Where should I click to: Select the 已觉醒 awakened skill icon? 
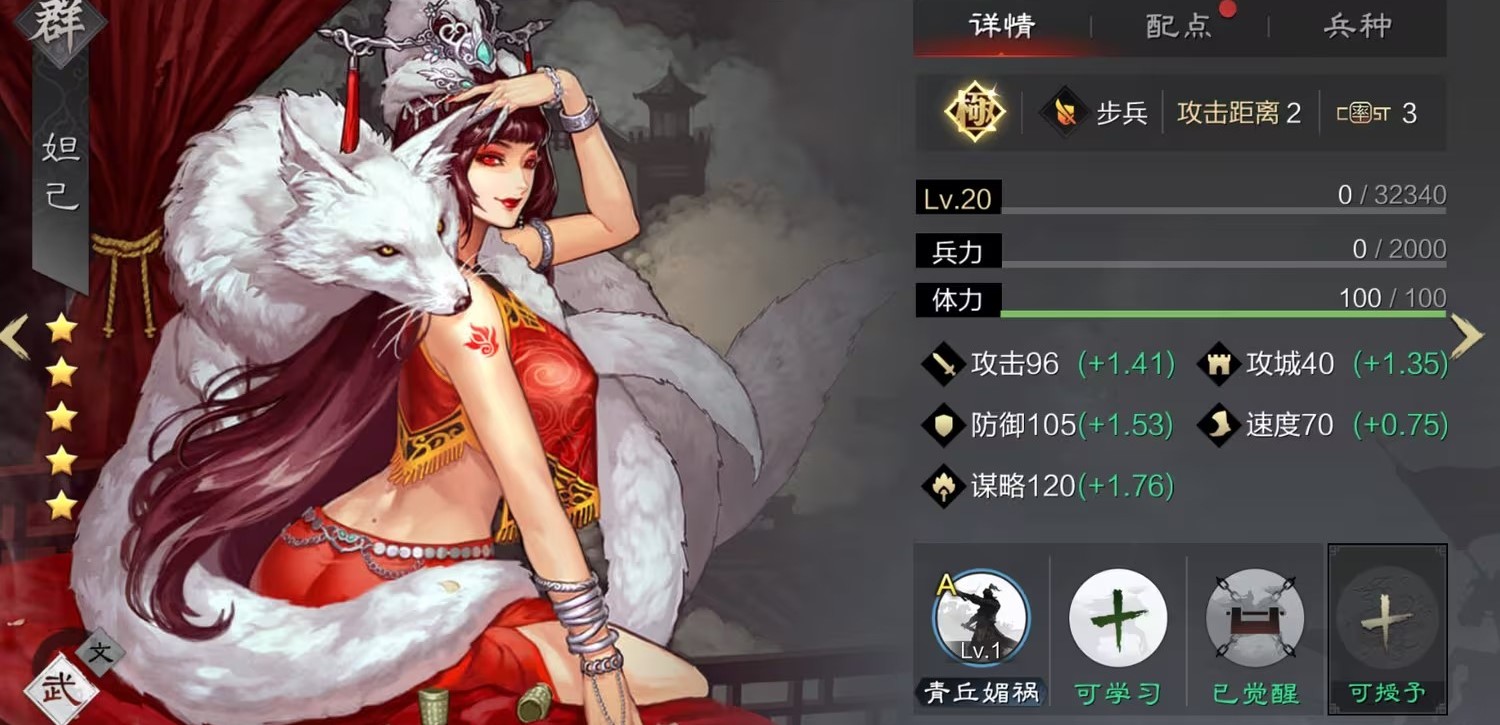click(1254, 618)
